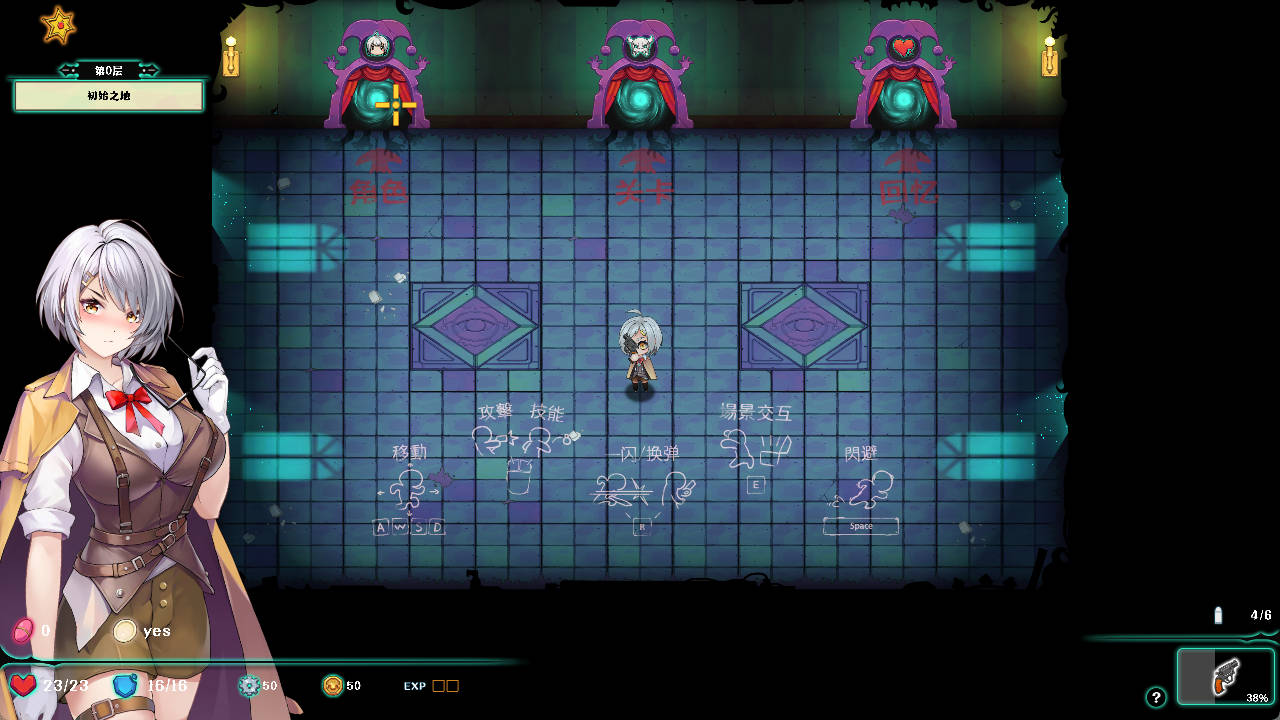Click the gold star badge icon
Image resolution: width=1280 pixels, height=720 pixels.
(x=59, y=26)
